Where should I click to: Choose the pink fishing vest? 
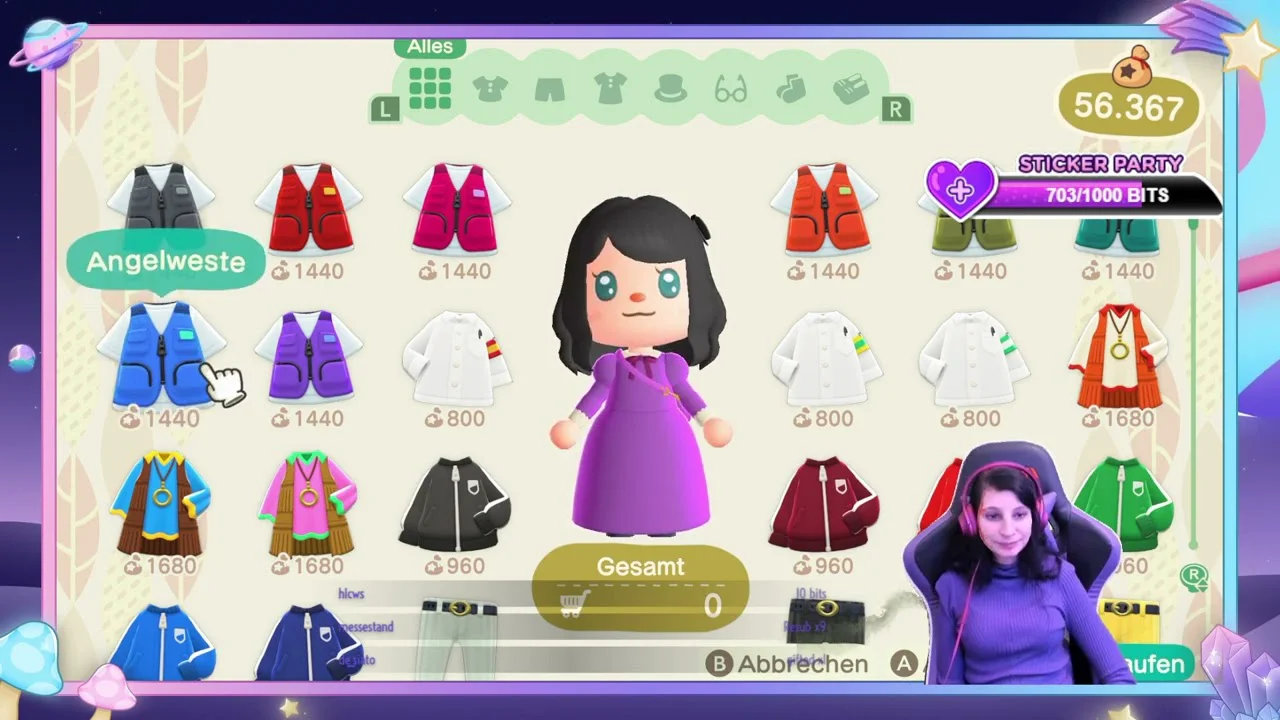click(457, 209)
